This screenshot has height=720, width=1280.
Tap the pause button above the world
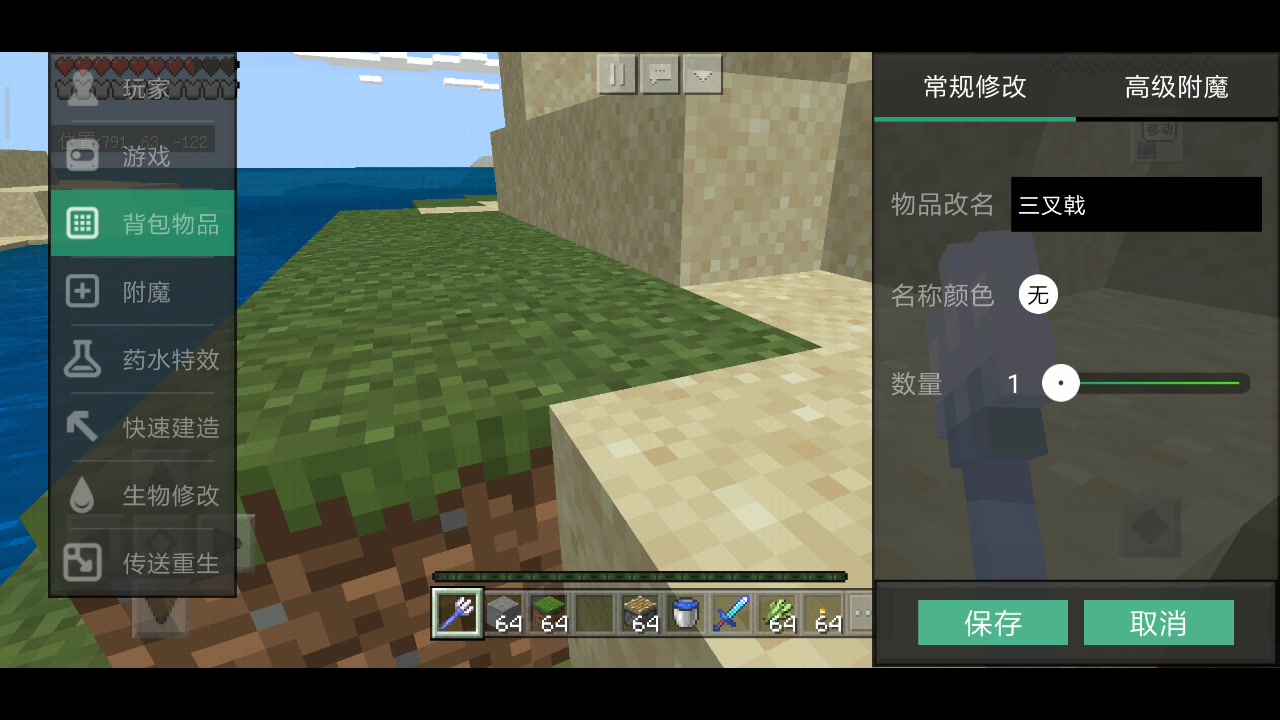(x=616, y=73)
